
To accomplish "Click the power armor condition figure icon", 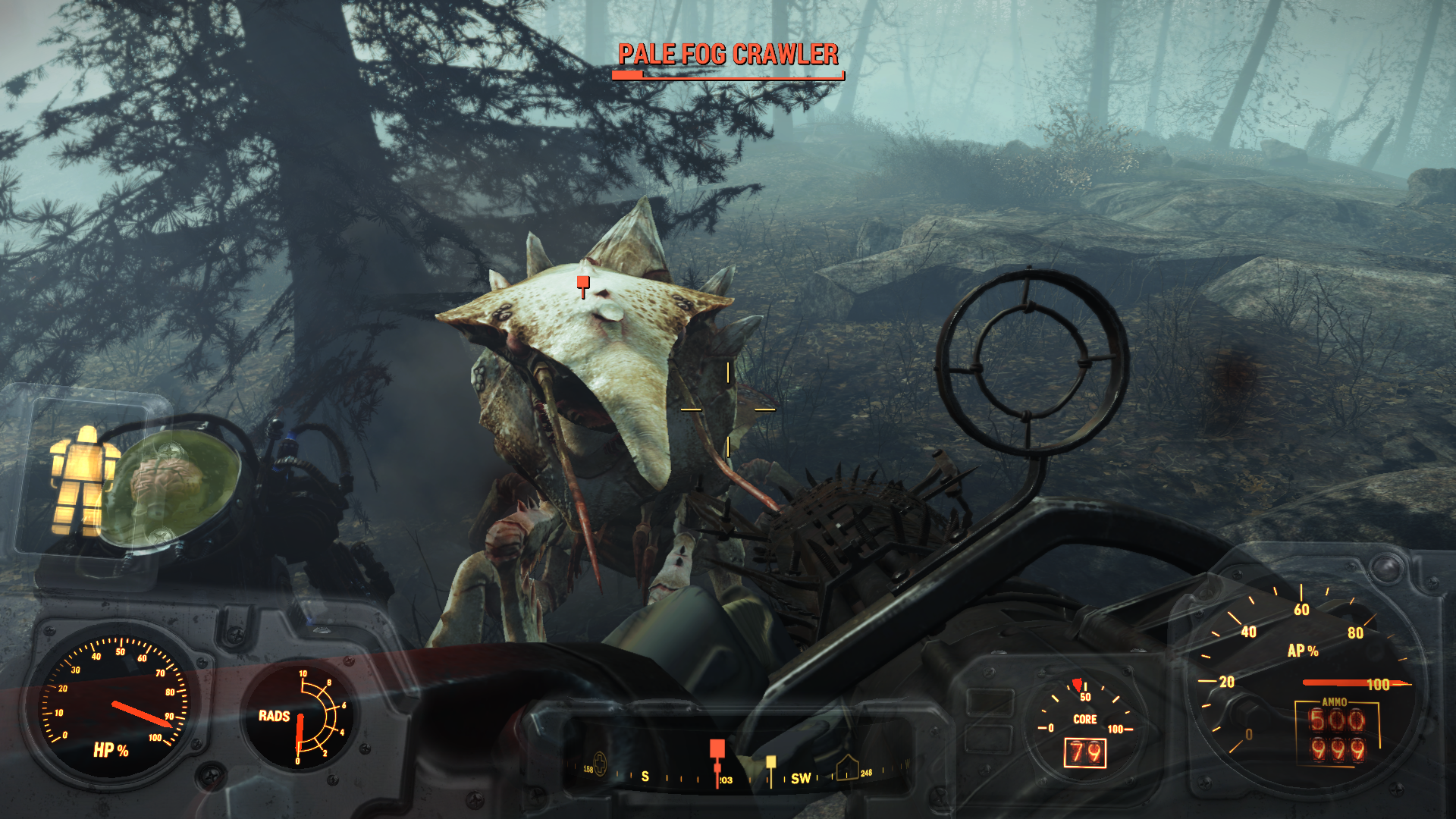I will 83,480.
